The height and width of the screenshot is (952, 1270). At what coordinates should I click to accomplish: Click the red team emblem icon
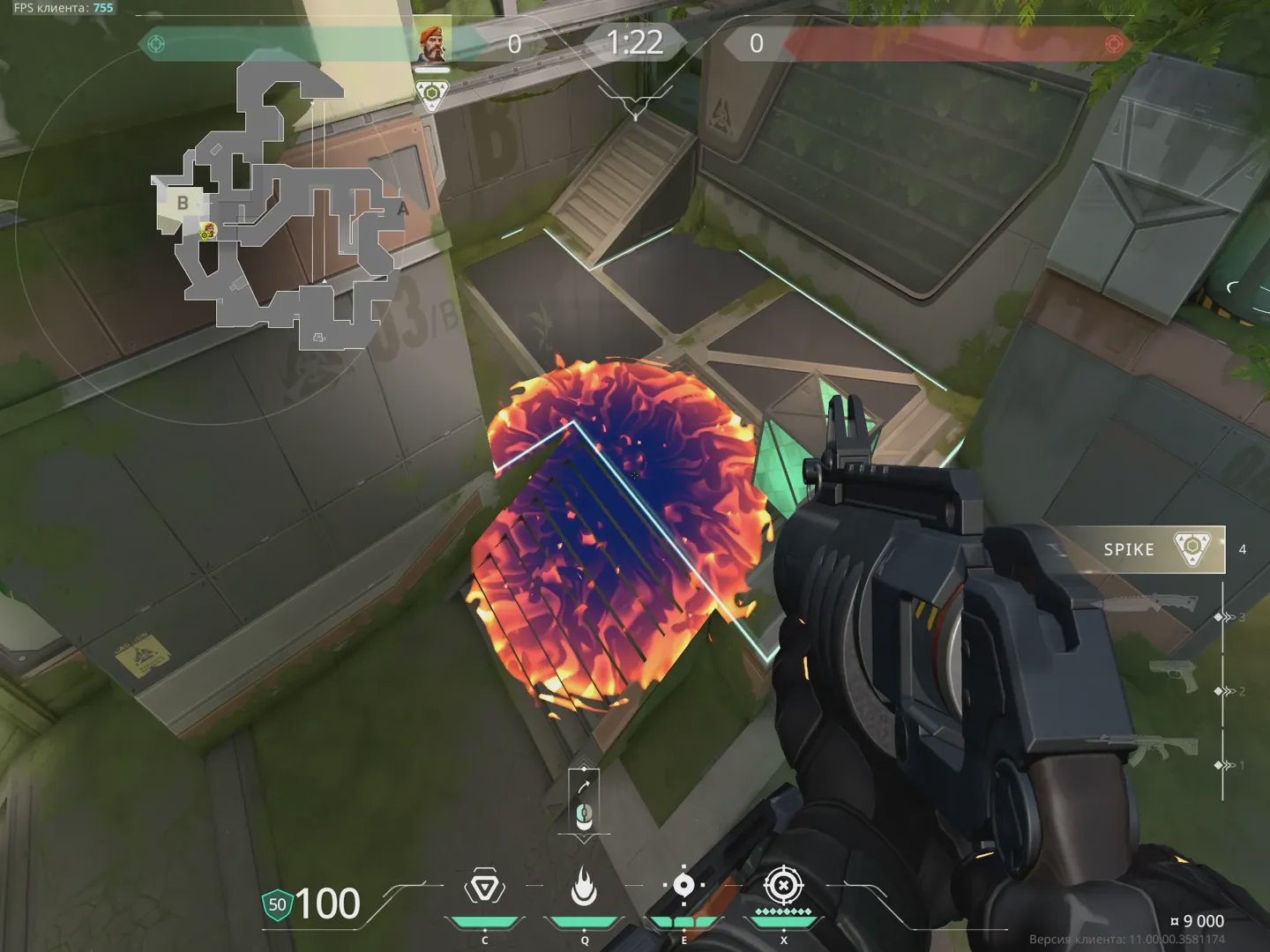[1114, 43]
